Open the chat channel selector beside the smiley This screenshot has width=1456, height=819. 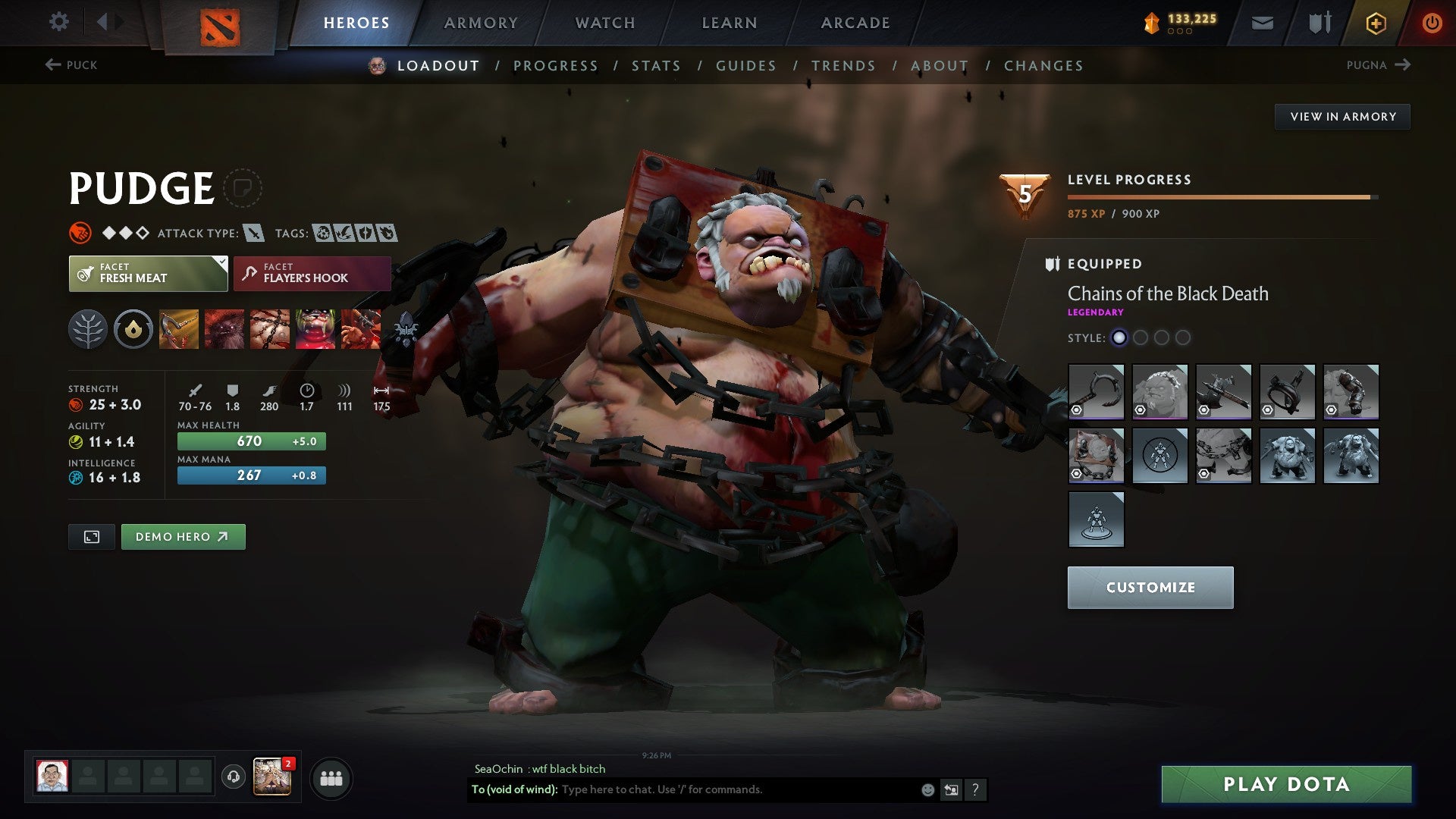click(951, 789)
